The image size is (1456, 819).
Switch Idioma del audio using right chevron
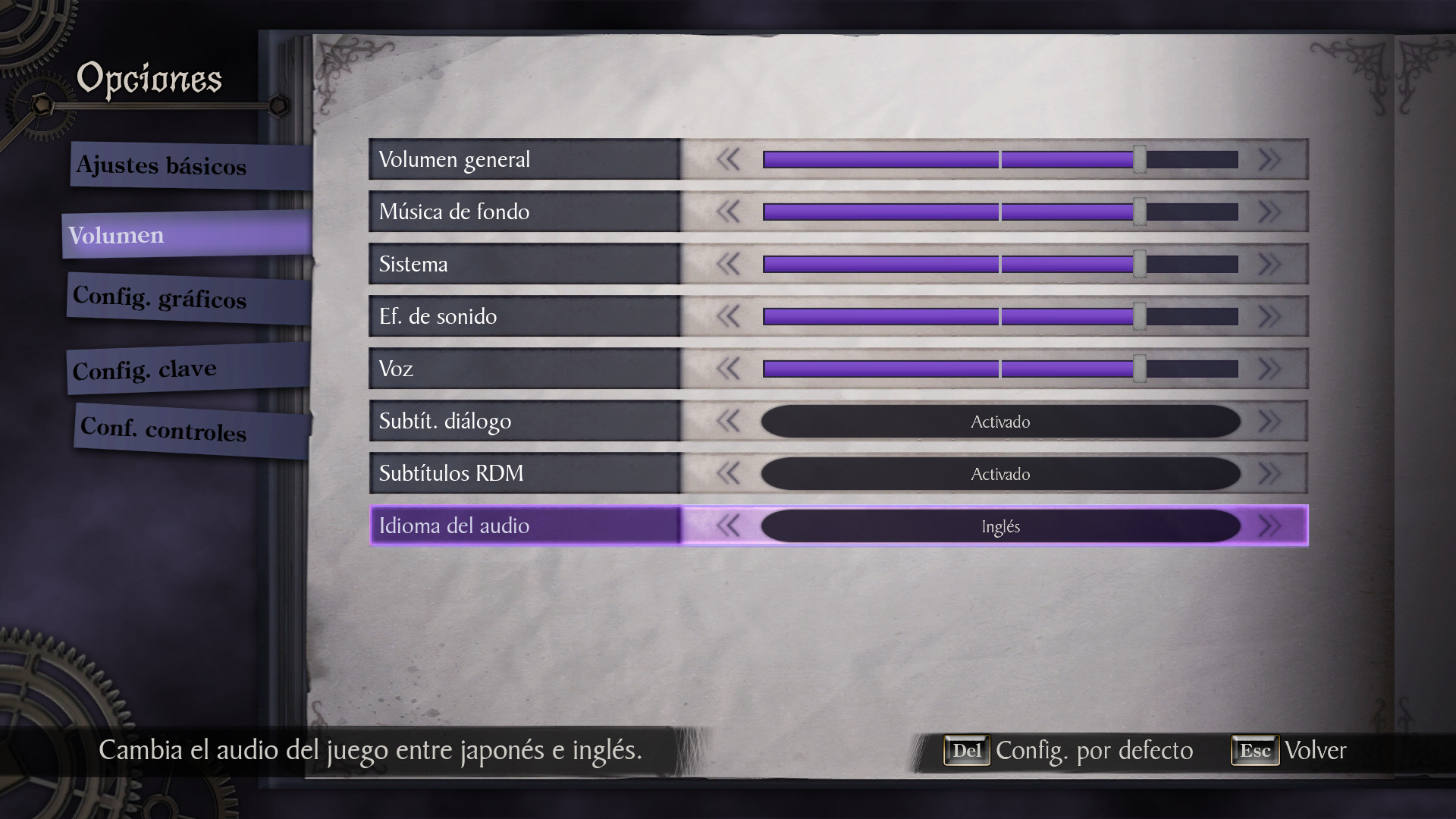(1269, 526)
